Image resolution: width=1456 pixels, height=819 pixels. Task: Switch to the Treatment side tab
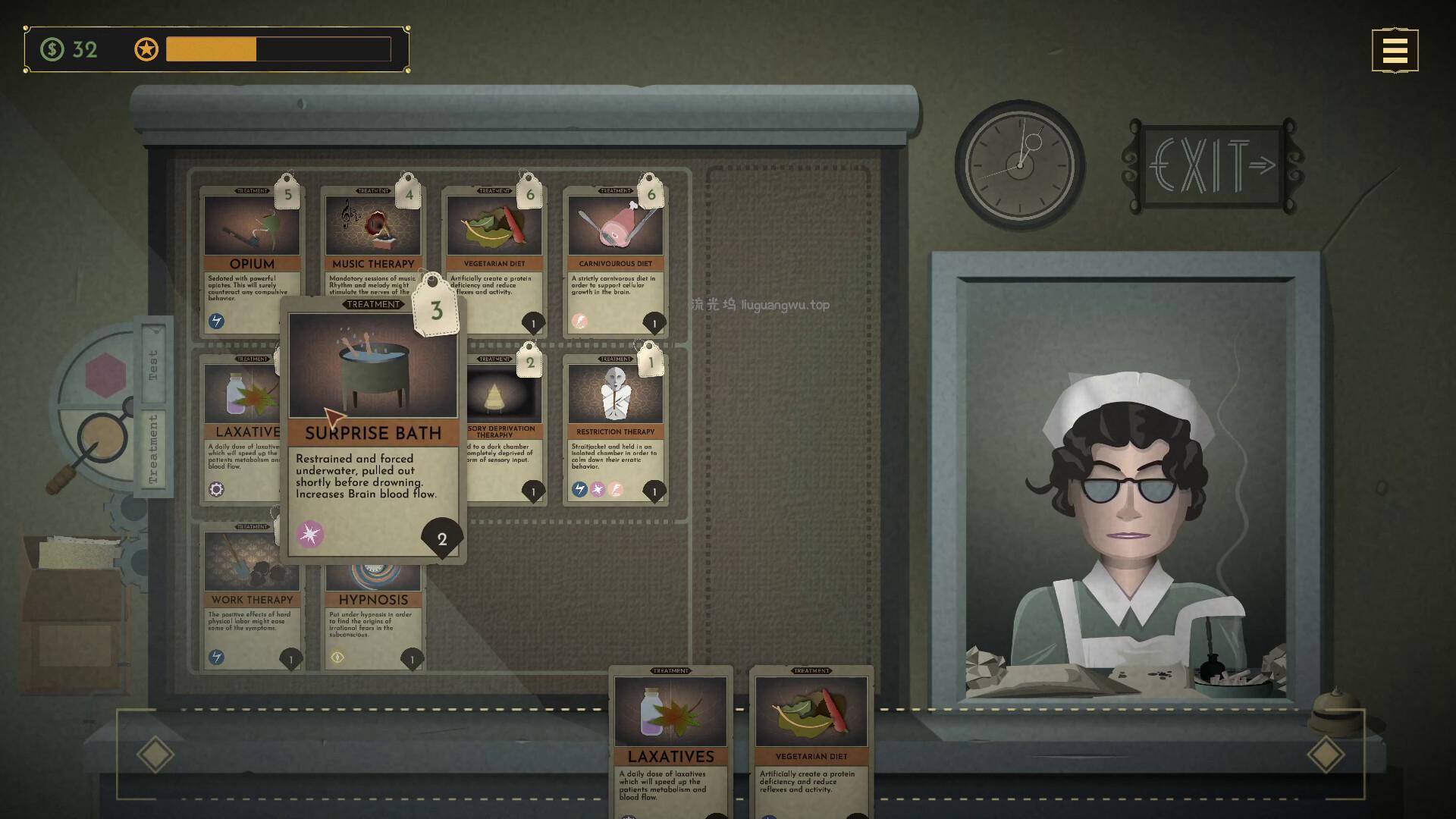point(155,447)
